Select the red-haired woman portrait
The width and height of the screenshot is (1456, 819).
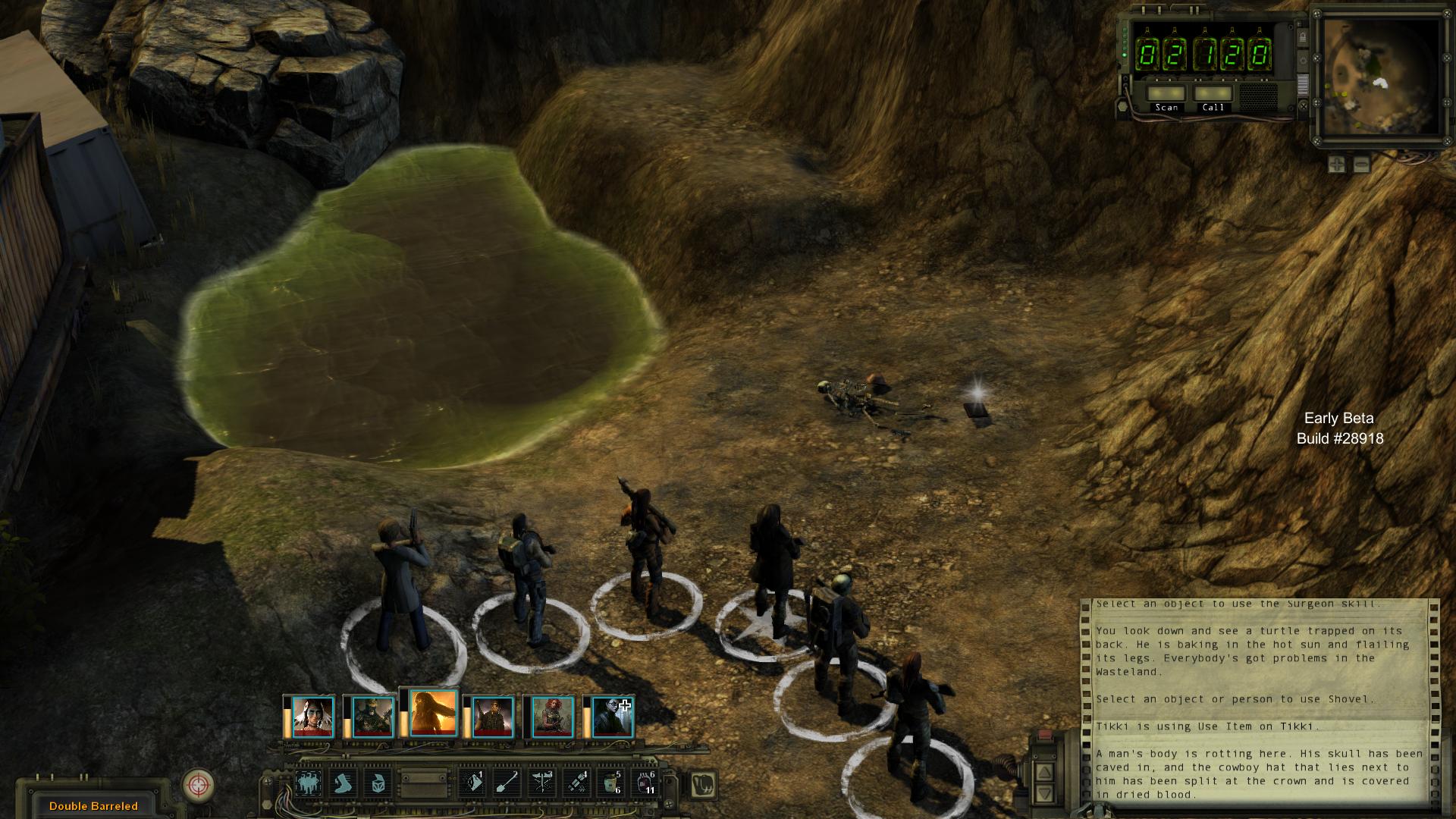coord(553,717)
